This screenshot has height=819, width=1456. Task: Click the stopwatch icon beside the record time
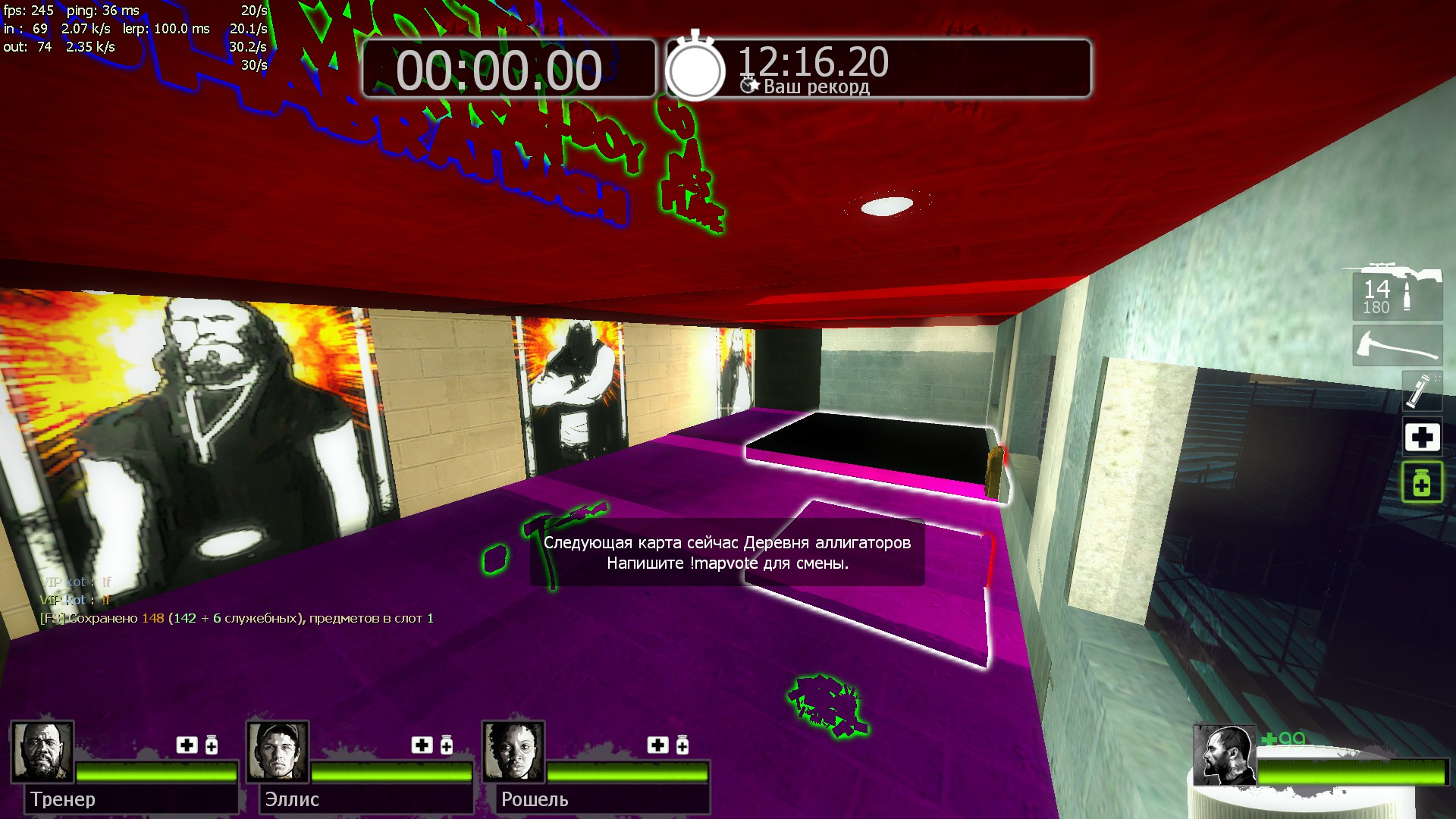pyautogui.click(x=695, y=68)
